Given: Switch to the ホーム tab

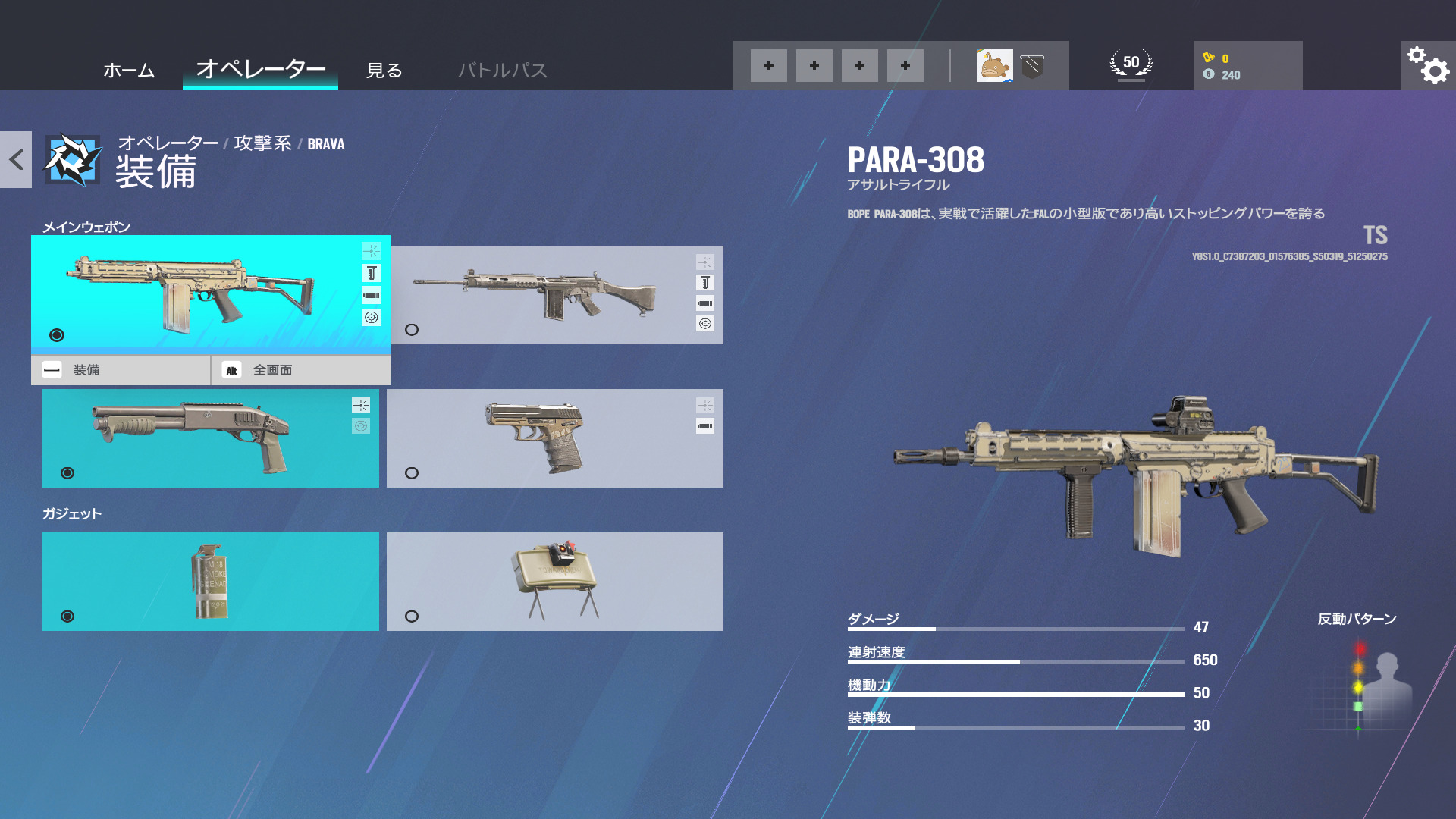Looking at the screenshot, I should (x=128, y=71).
